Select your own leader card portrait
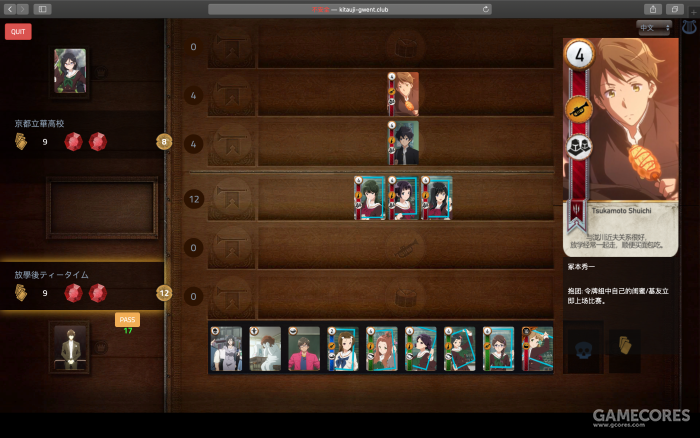 click(x=69, y=345)
